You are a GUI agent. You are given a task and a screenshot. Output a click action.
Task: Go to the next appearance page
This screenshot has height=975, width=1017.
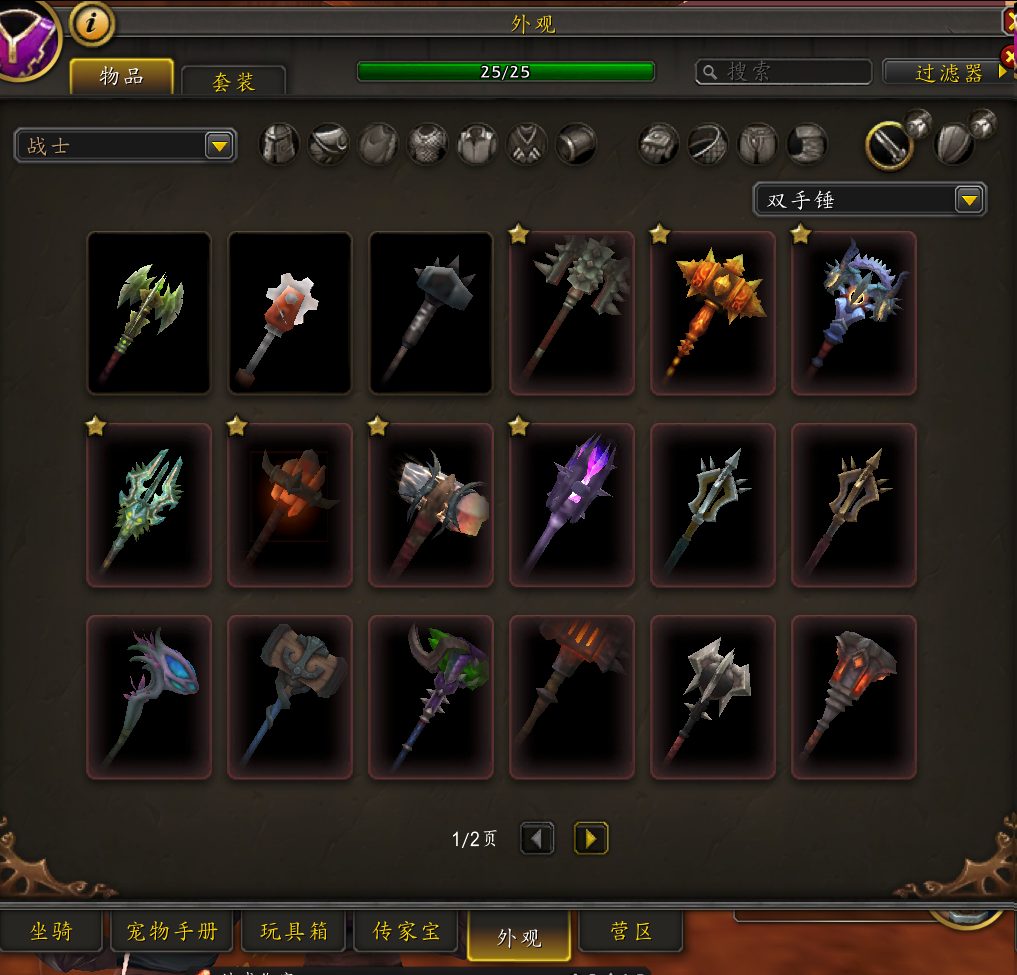pyautogui.click(x=591, y=838)
